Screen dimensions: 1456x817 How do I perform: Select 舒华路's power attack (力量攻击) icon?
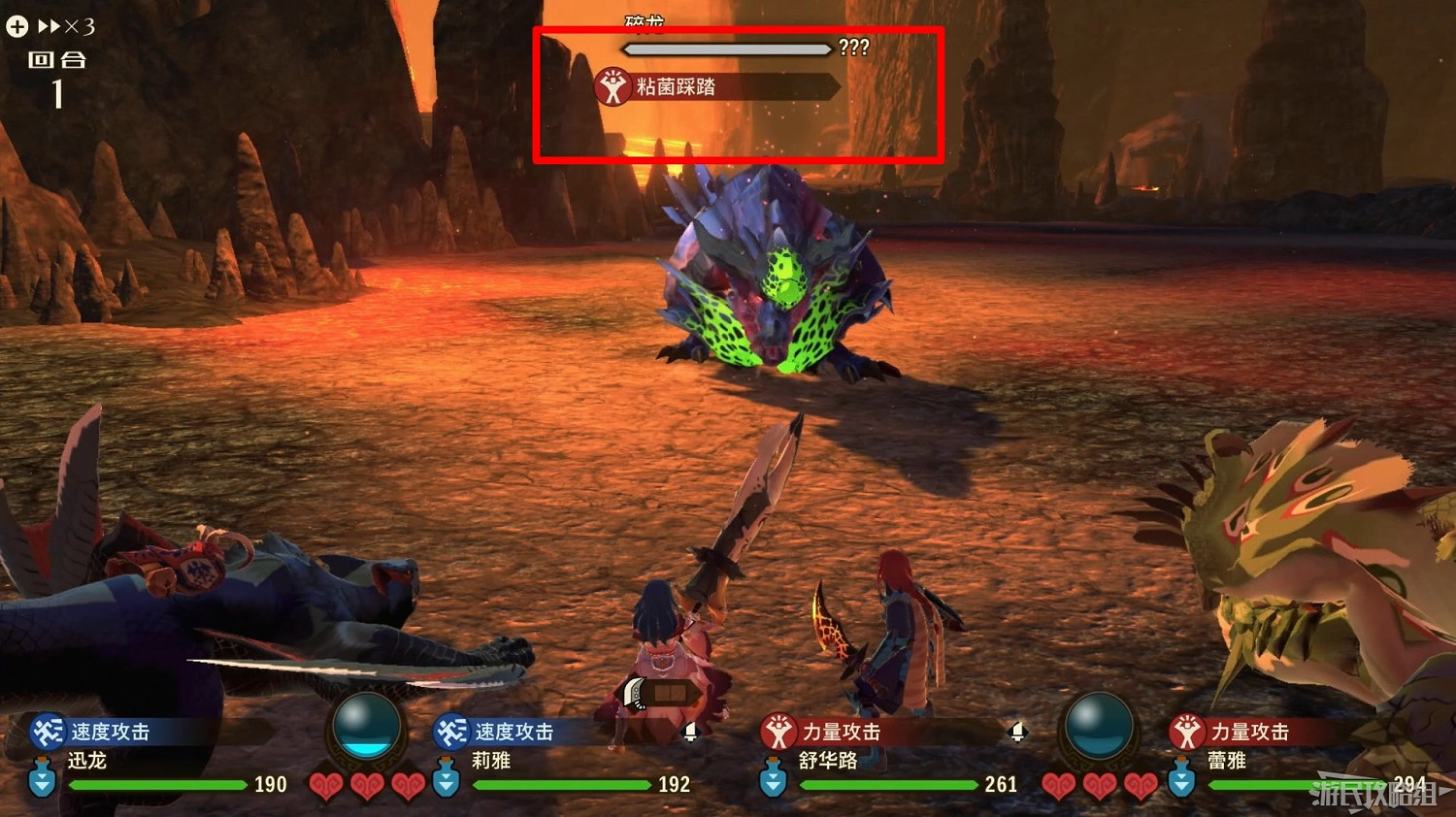[777, 733]
